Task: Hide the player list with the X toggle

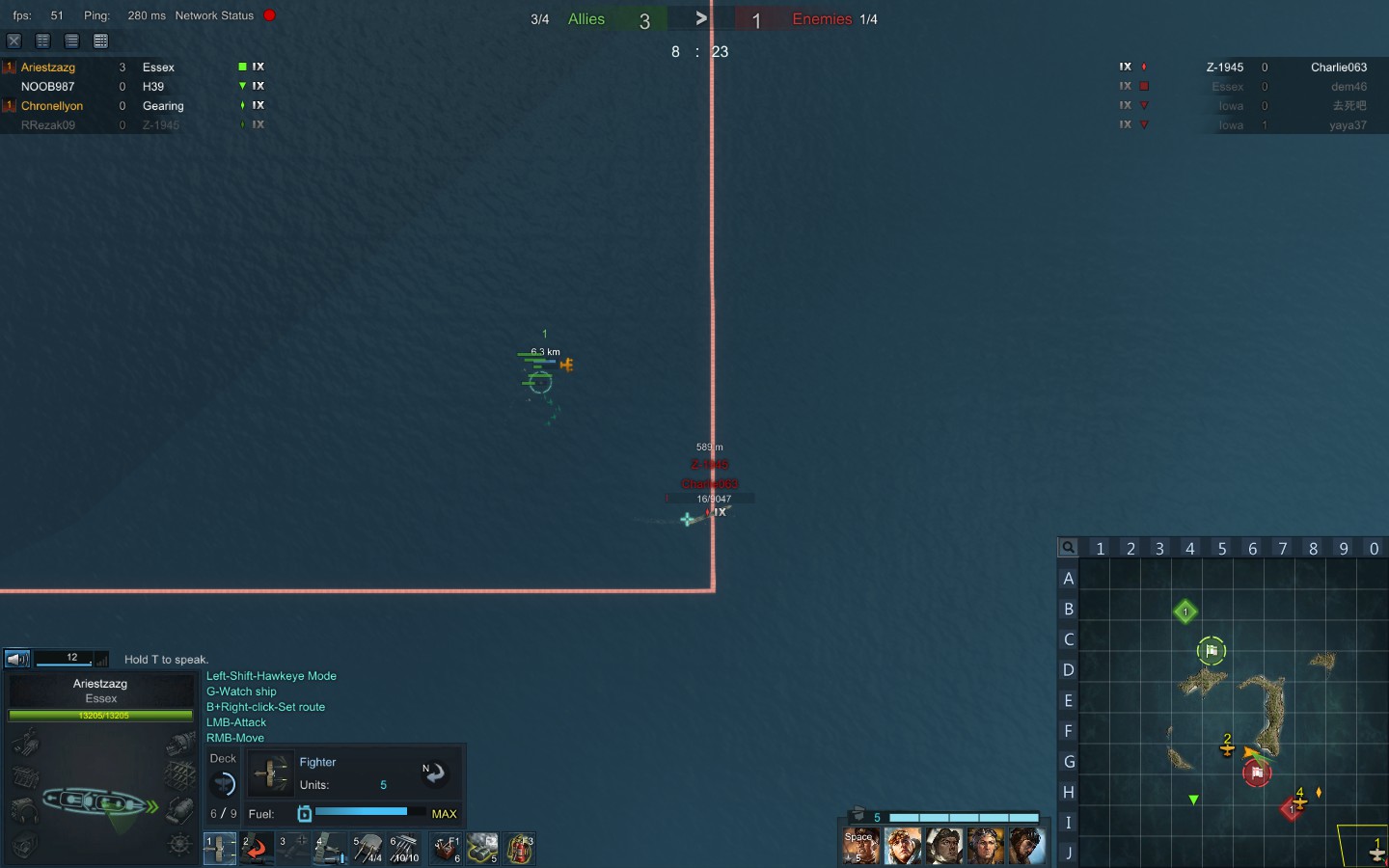Action: click(14, 41)
